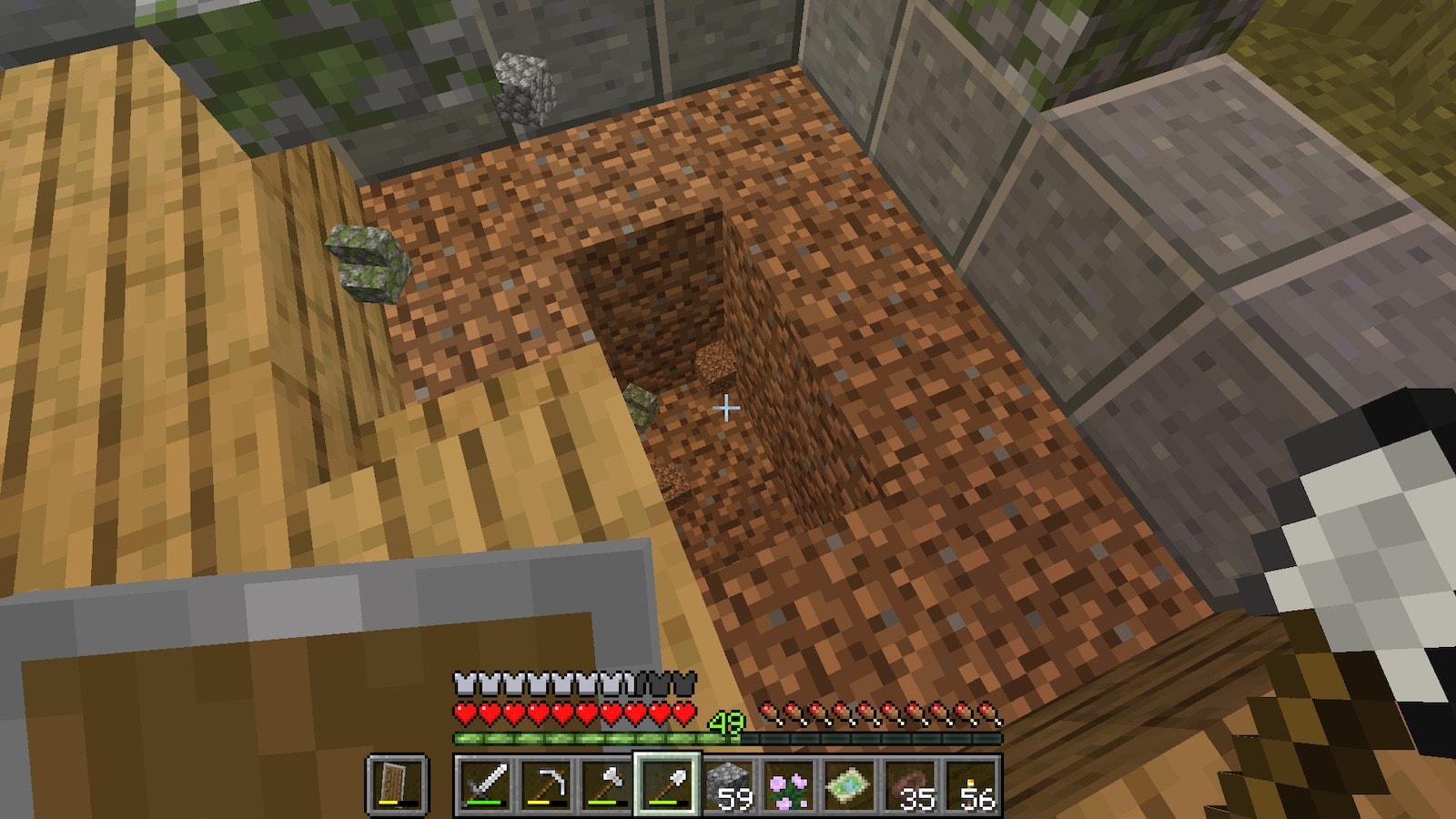1456x819 pixels.
Task: Select the map item slot
Action: [849, 784]
